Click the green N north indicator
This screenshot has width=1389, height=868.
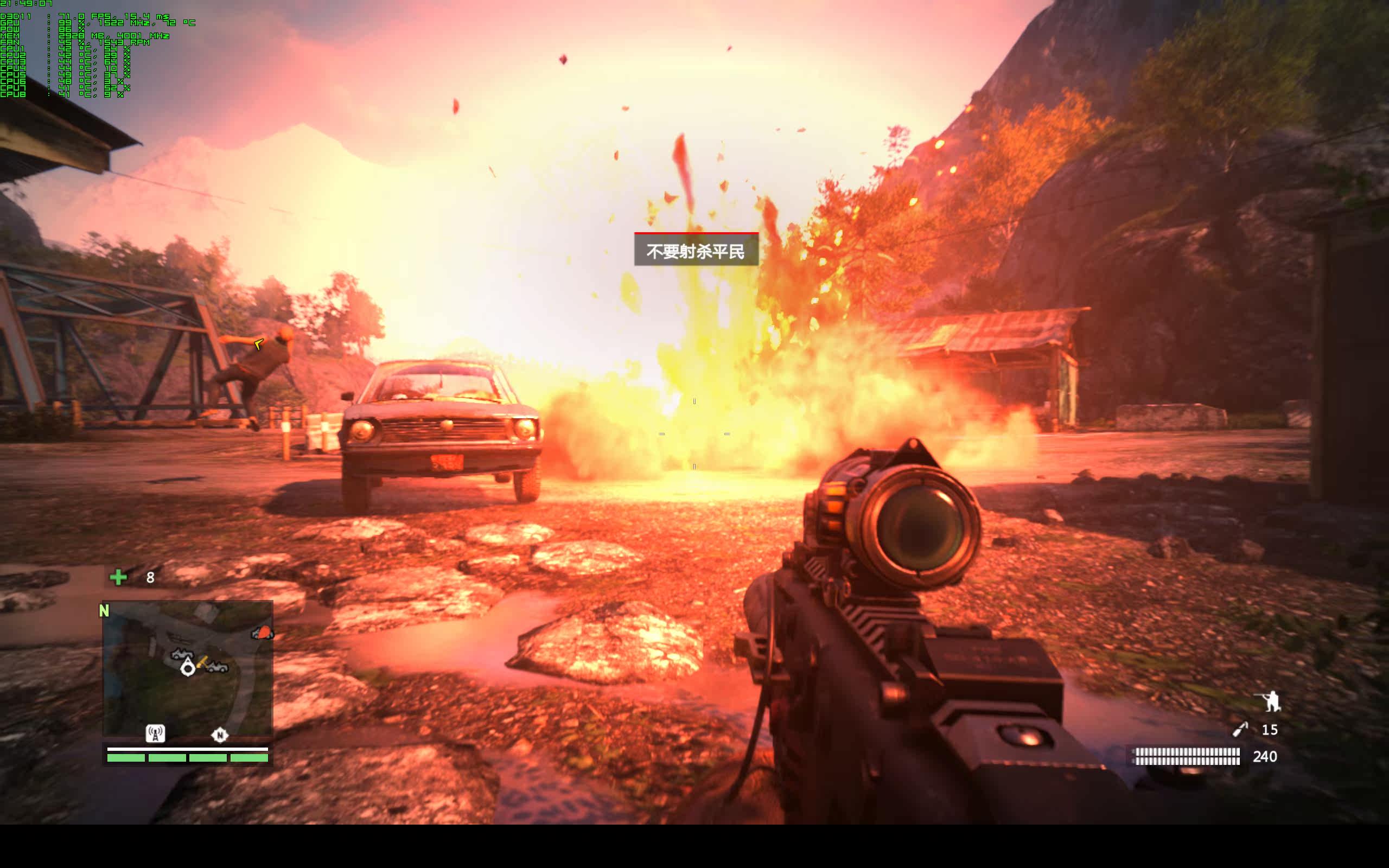104,611
